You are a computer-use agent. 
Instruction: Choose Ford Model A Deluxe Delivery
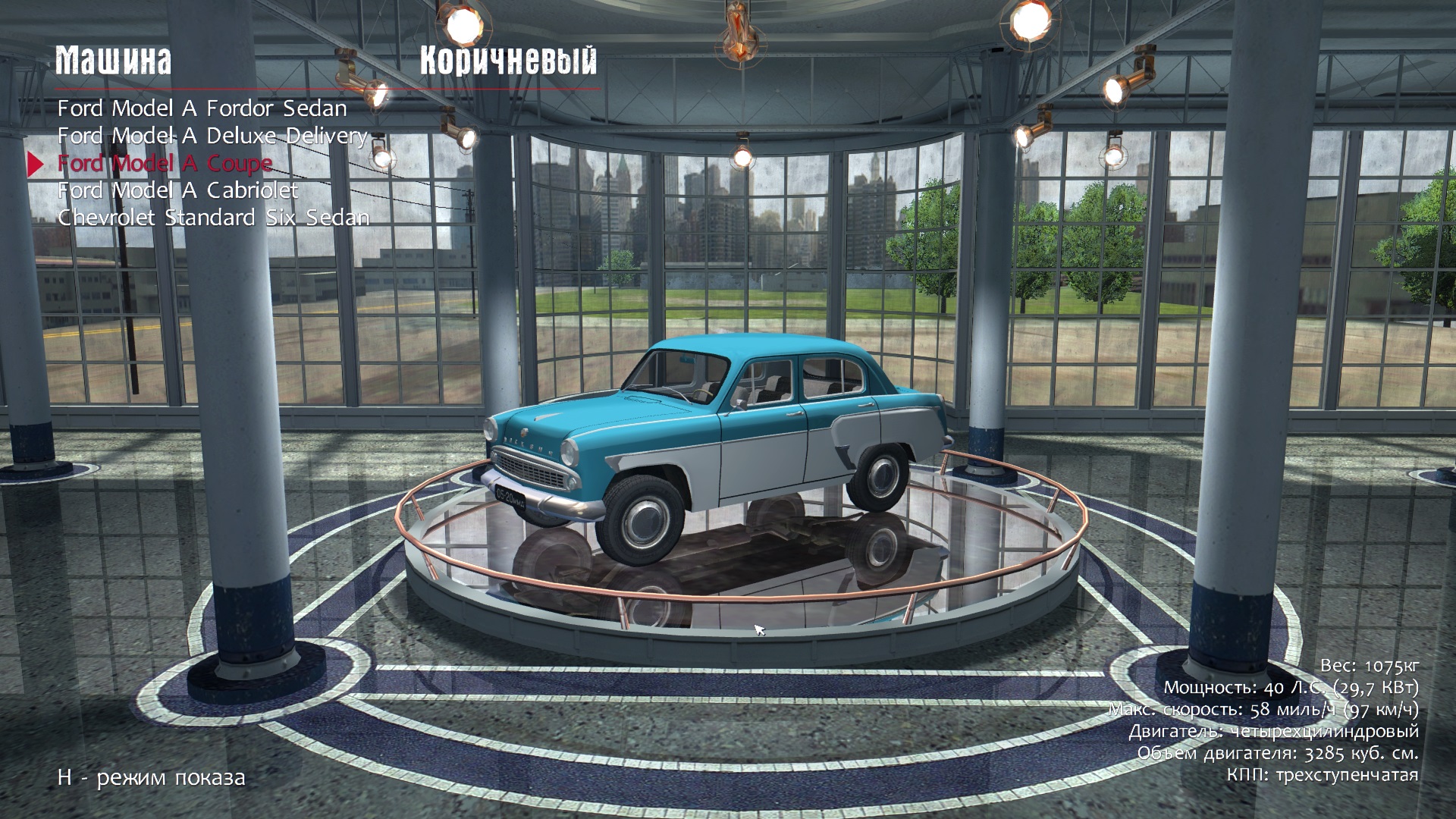coord(212,136)
